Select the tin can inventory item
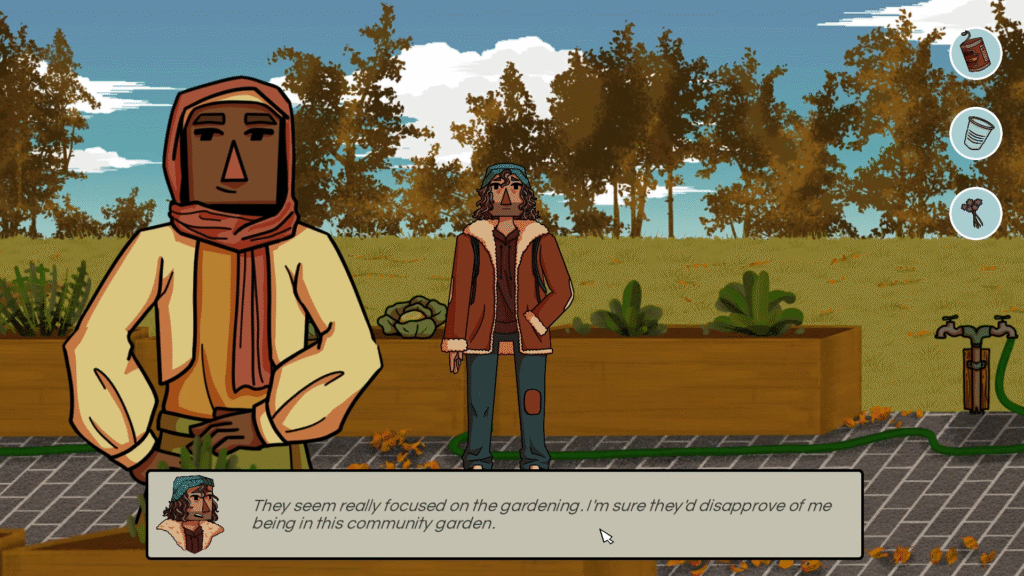This screenshot has height=576, width=1024. coord(975,53)
